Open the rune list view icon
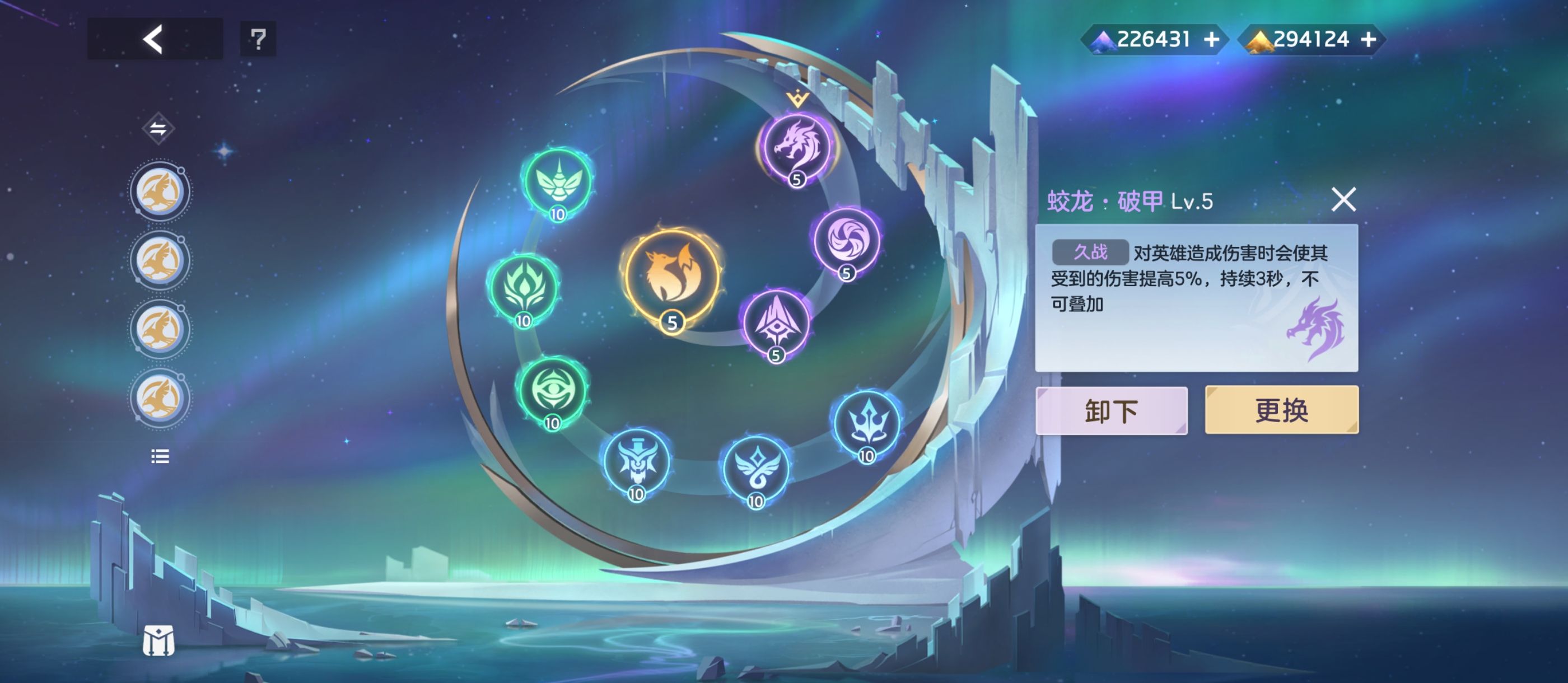Screen dimensions: 1568x683 158,455
